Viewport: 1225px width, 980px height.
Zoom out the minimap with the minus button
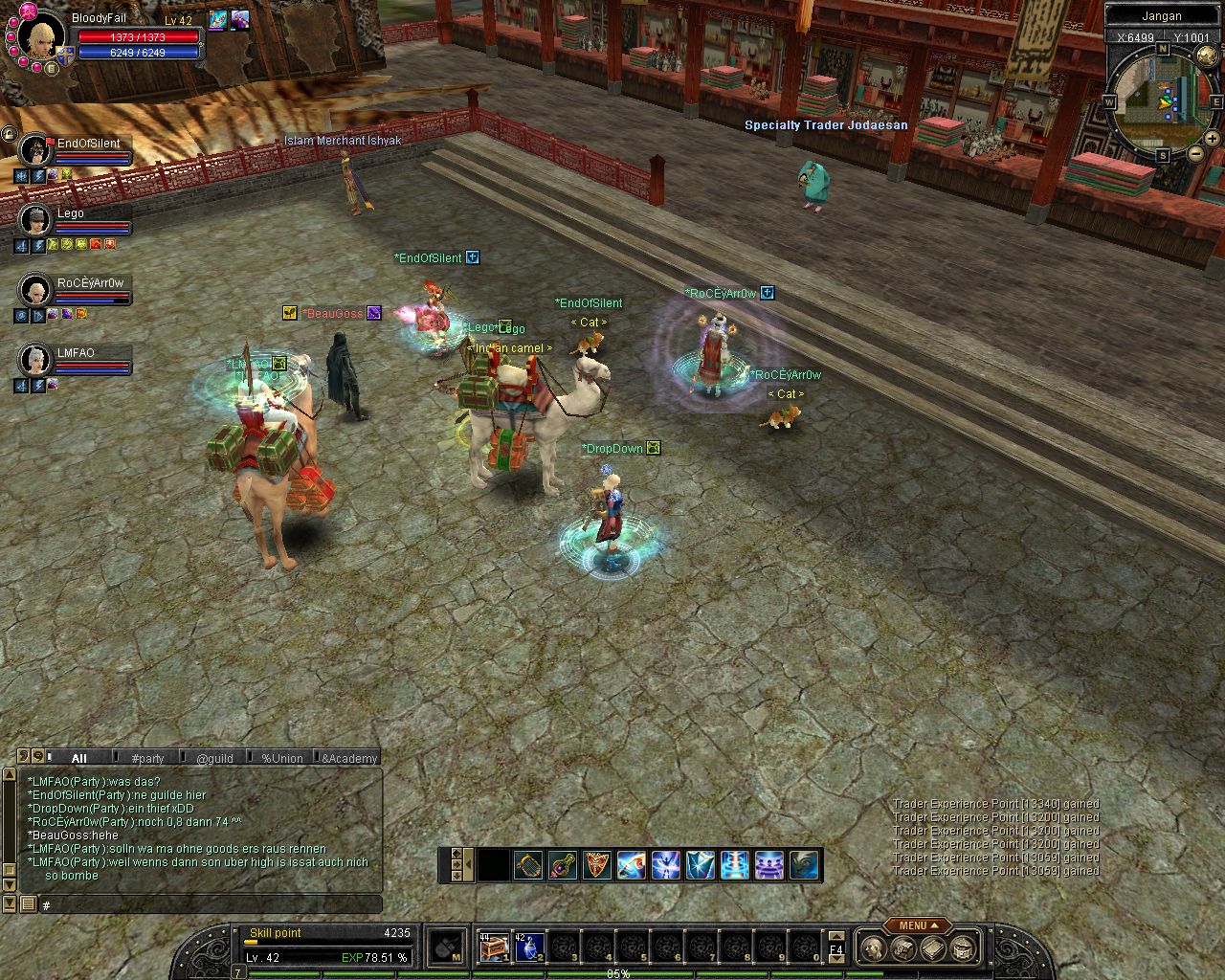(x=1195, y=153)
